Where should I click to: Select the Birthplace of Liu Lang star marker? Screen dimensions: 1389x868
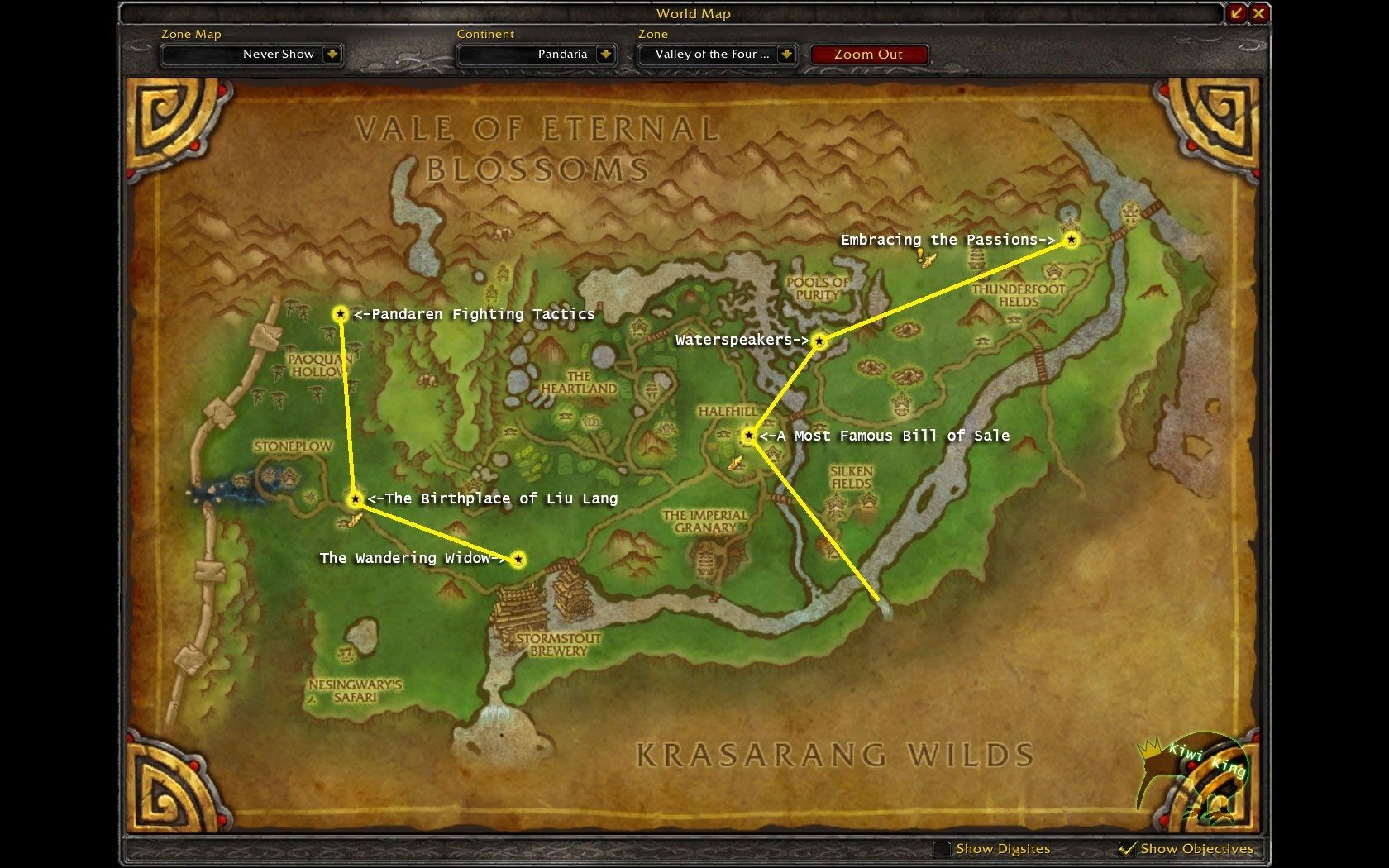(355, 498)
